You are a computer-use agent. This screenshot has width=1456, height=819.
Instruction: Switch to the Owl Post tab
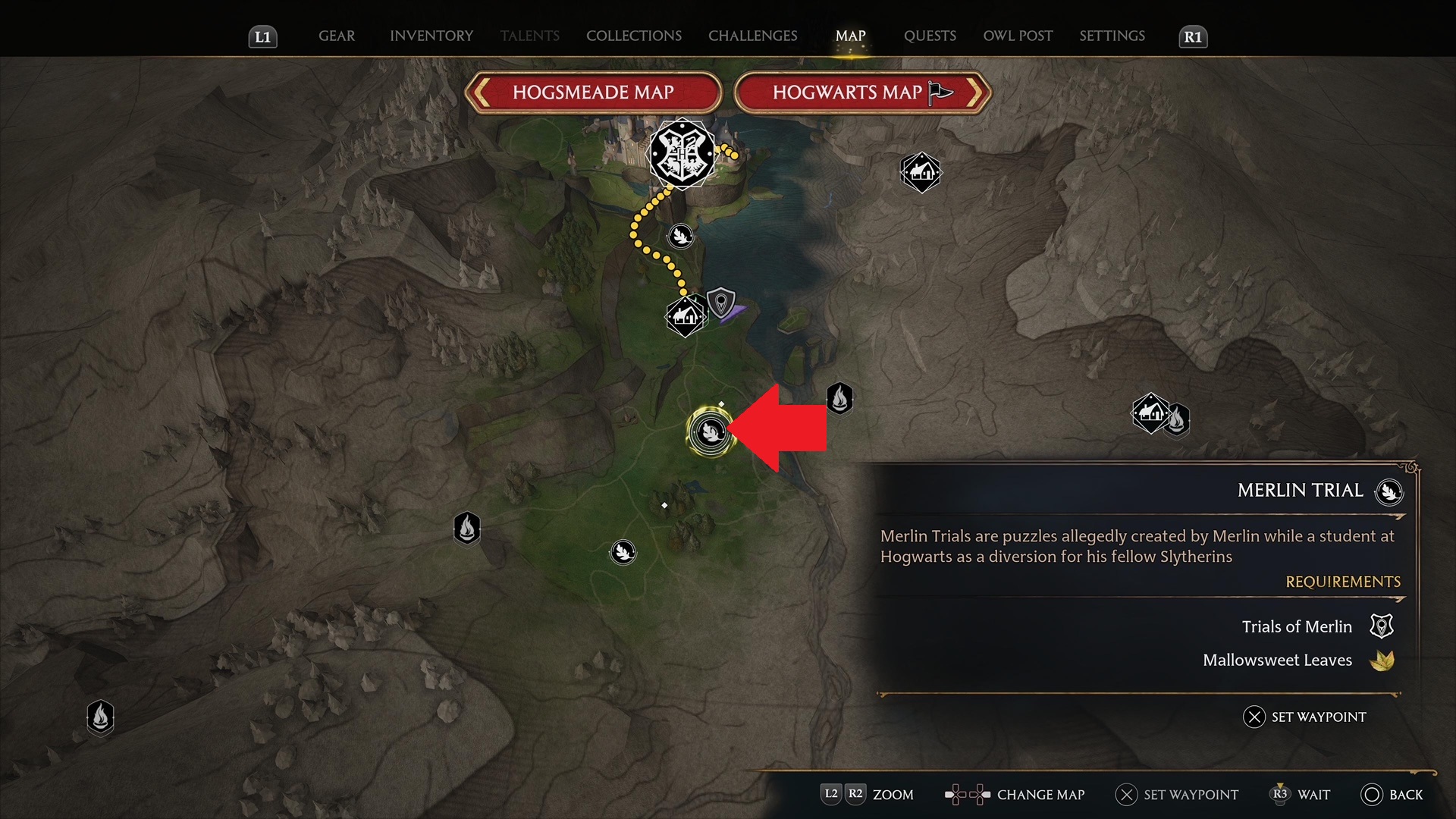coord(1018,36)
